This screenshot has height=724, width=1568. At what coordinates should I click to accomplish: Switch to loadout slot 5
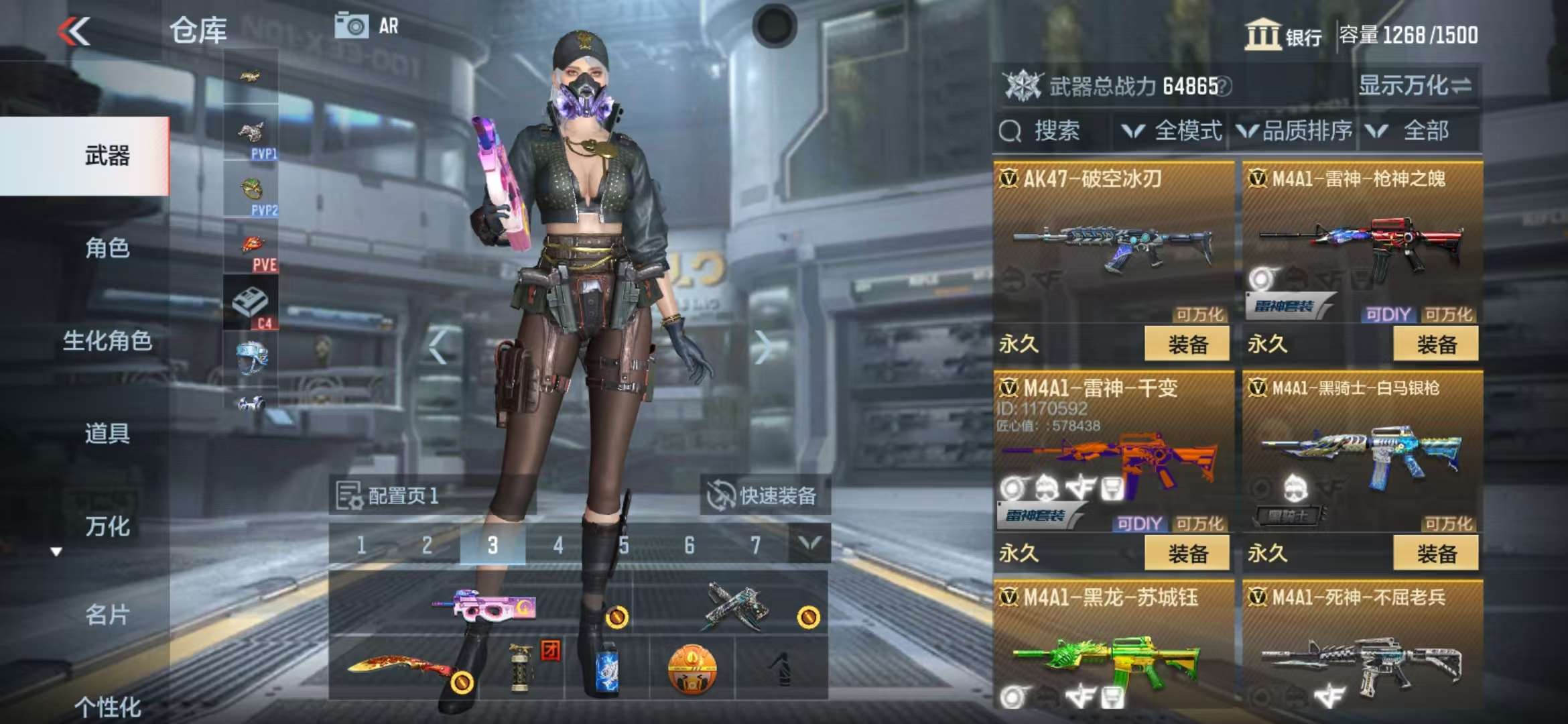click(624, 545)
